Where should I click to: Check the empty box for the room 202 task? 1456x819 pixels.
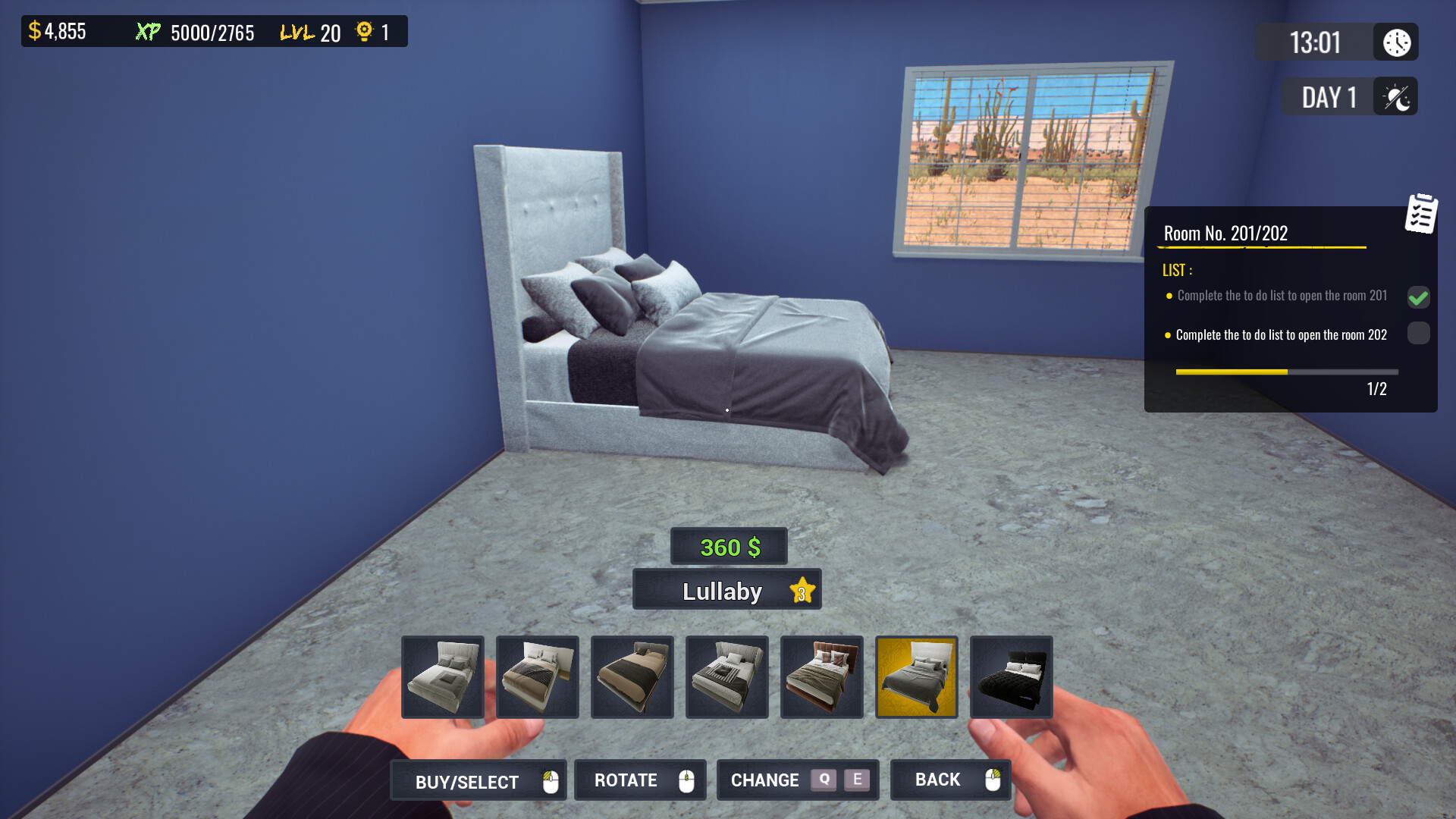(x=1418, y=334)
